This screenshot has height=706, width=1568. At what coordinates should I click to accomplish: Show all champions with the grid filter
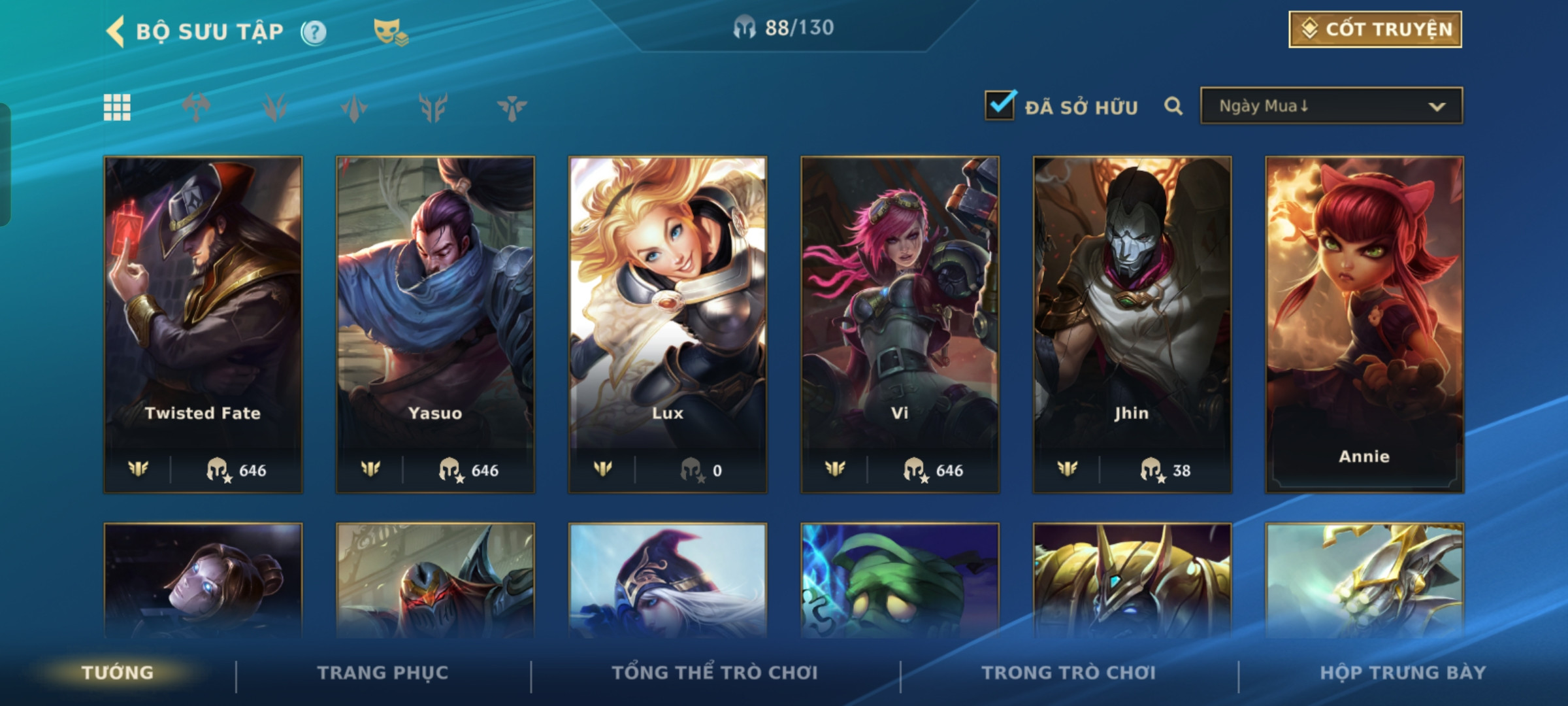click(x=117, y=107)
